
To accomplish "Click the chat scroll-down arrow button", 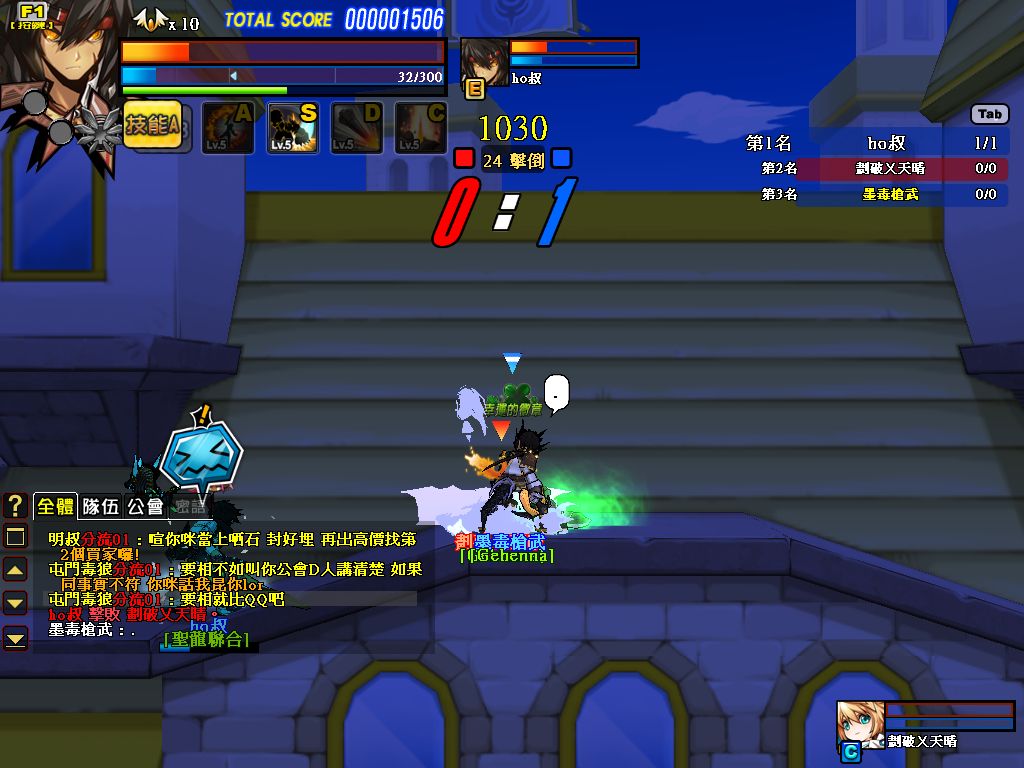I will [15, 602].
